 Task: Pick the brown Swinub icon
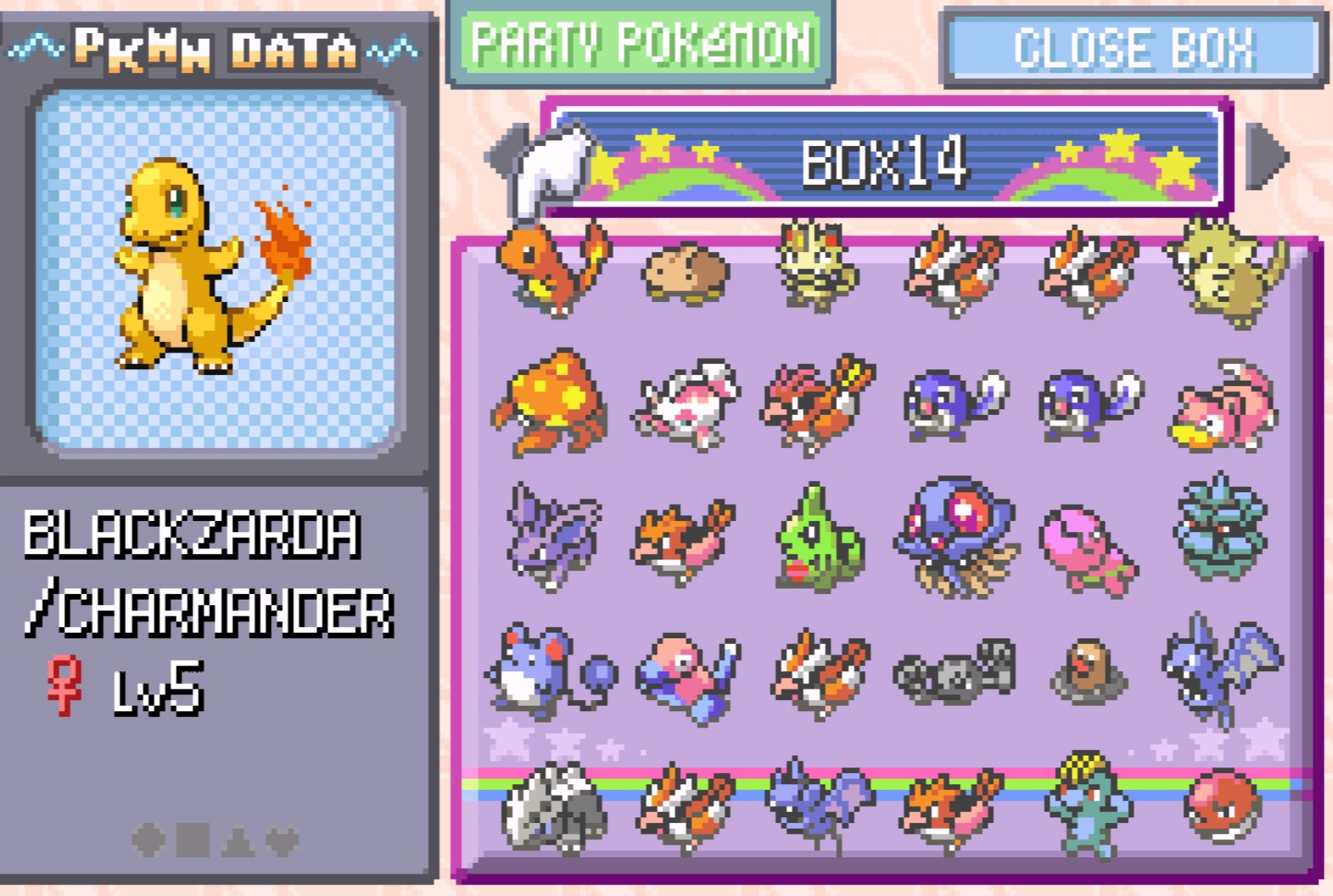(x=686, y=272)
